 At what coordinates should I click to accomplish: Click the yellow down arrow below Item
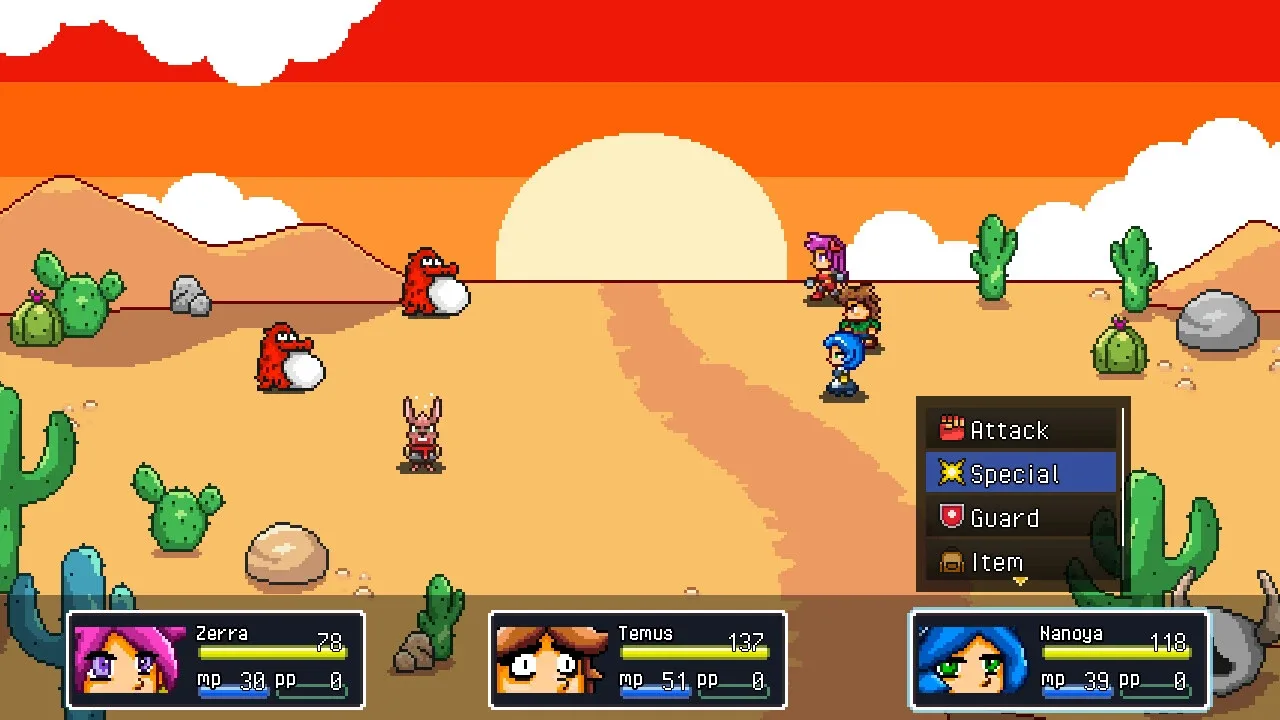pyautogui.click(x=1020, y=581)
